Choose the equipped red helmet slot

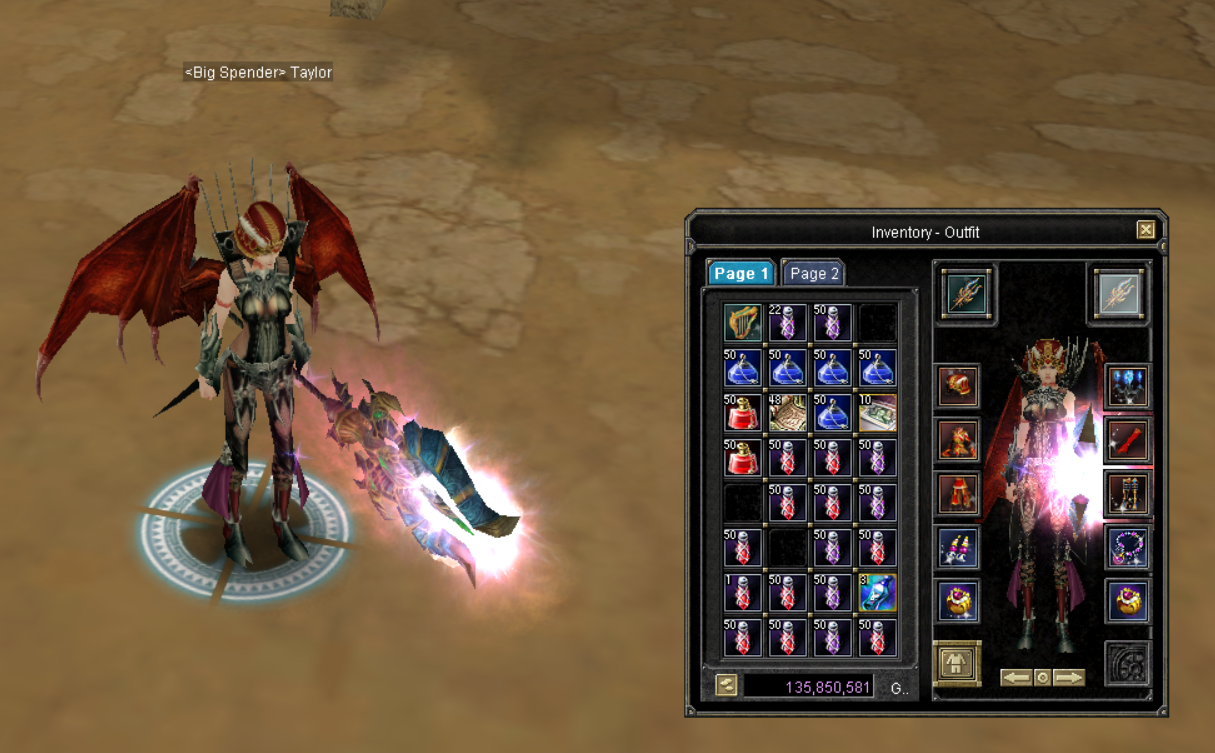(958, 386)
